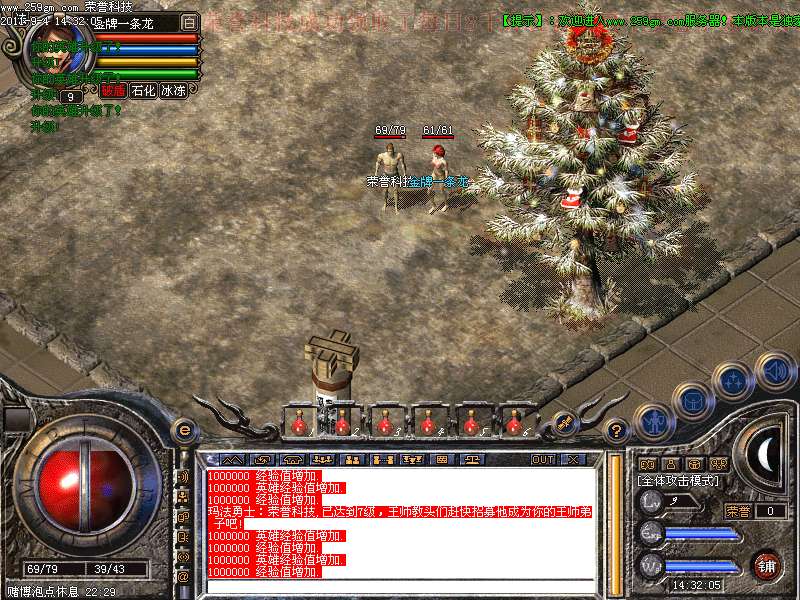This screenshot has width=800, height=600.
Task: Click the round 'e' button beside chat
Action: [183, 430]
